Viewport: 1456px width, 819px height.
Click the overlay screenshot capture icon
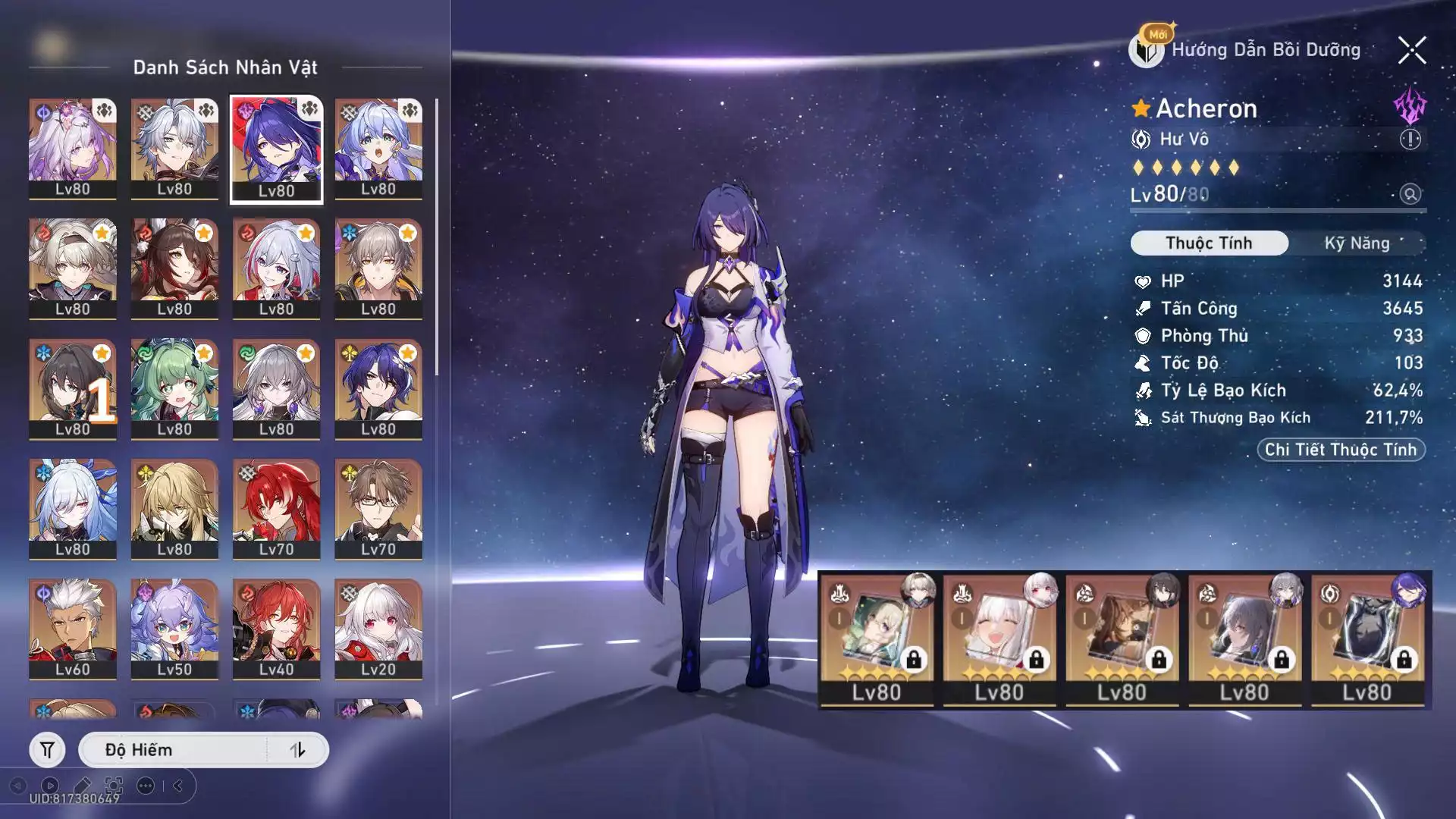point(114,786)
